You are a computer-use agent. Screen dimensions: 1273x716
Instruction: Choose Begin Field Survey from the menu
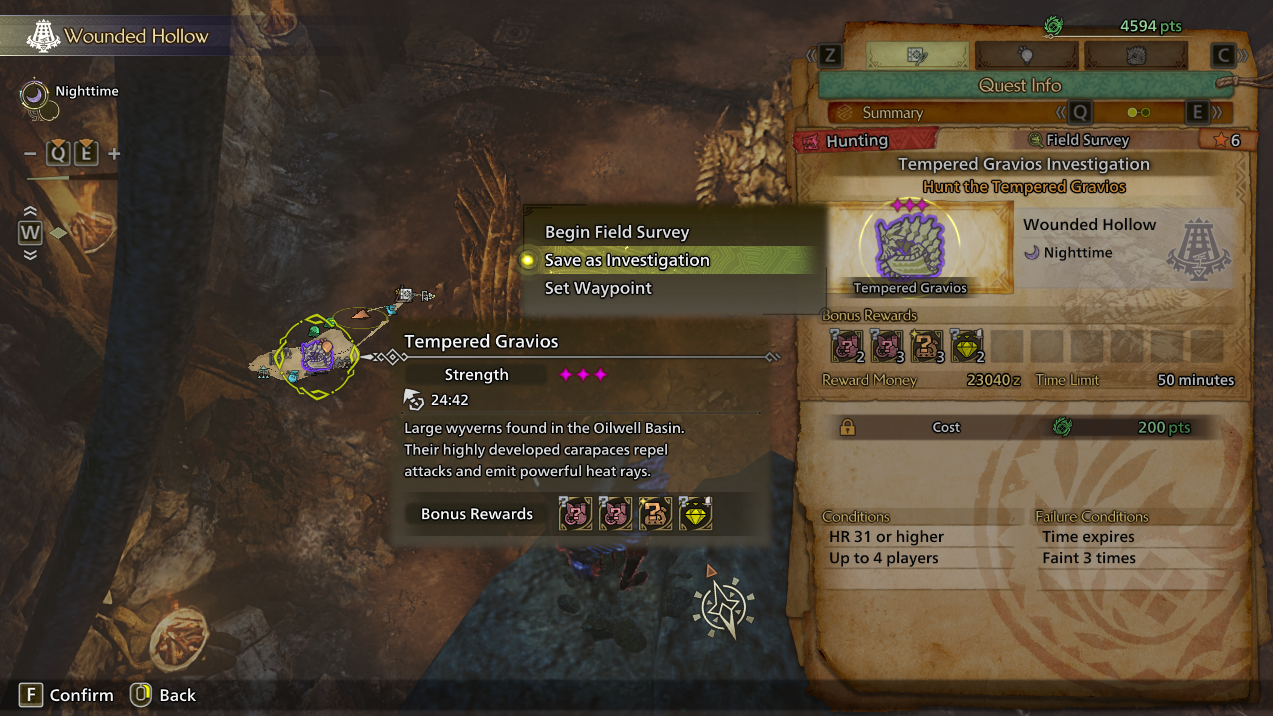point(617,232)
